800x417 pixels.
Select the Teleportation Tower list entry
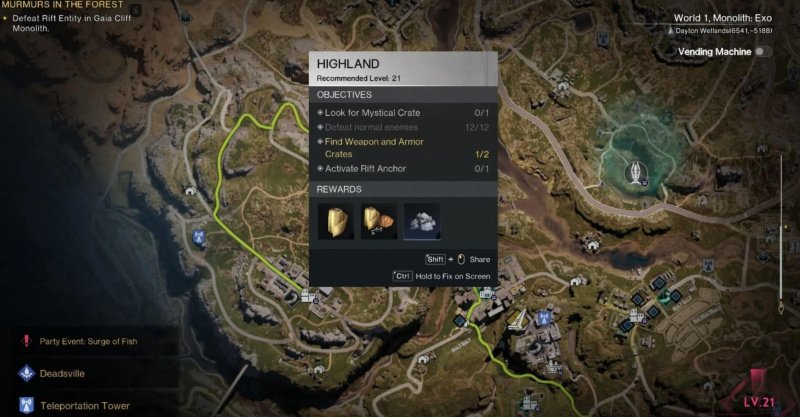(83, 406)
